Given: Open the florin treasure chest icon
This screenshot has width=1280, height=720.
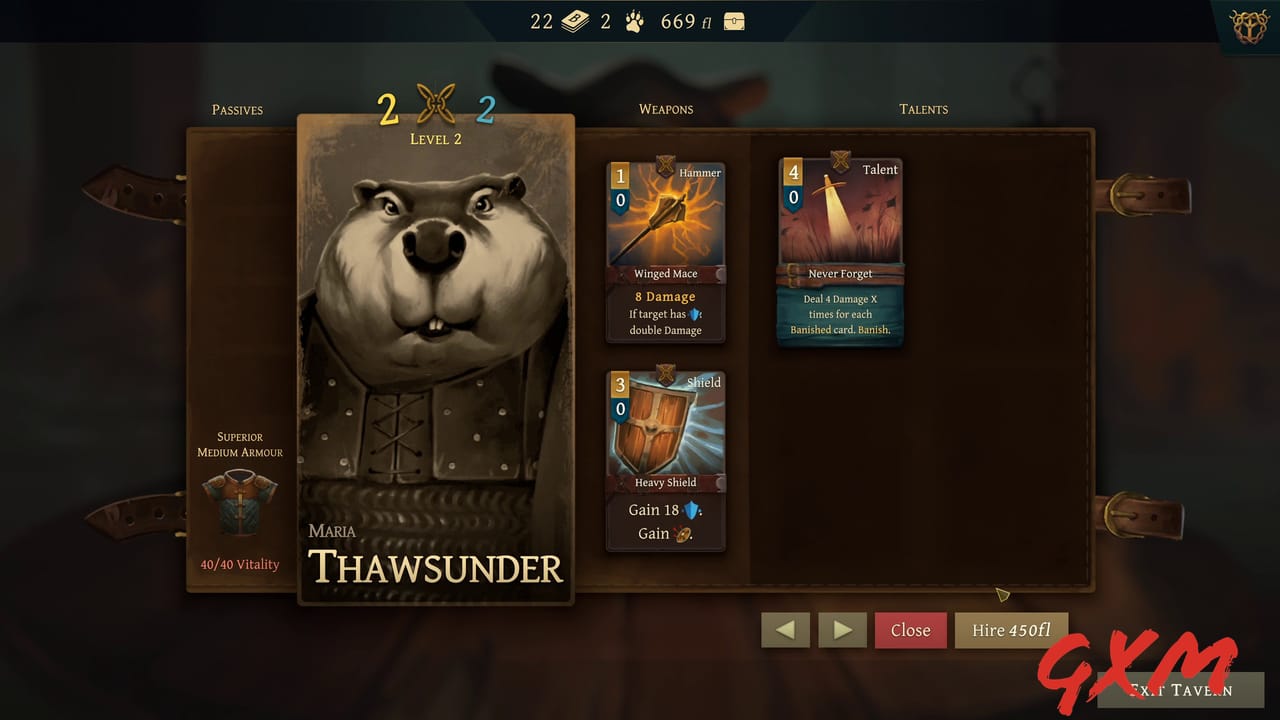Looking at the screenshot, I should 733,20.
